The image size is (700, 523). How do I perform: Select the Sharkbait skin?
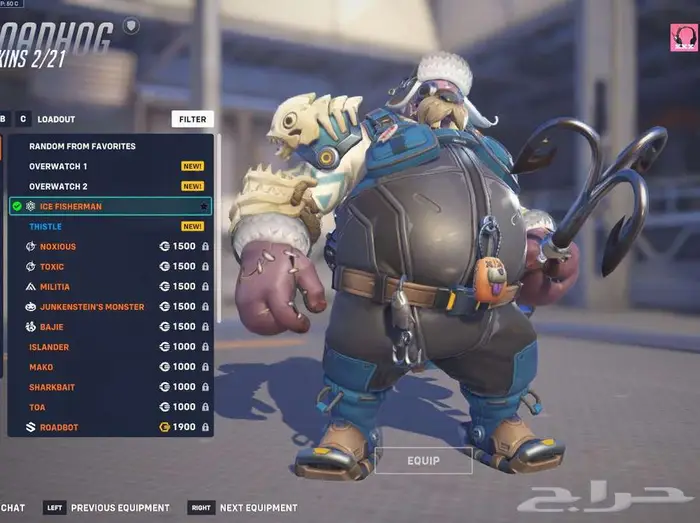tap(52, 387)
